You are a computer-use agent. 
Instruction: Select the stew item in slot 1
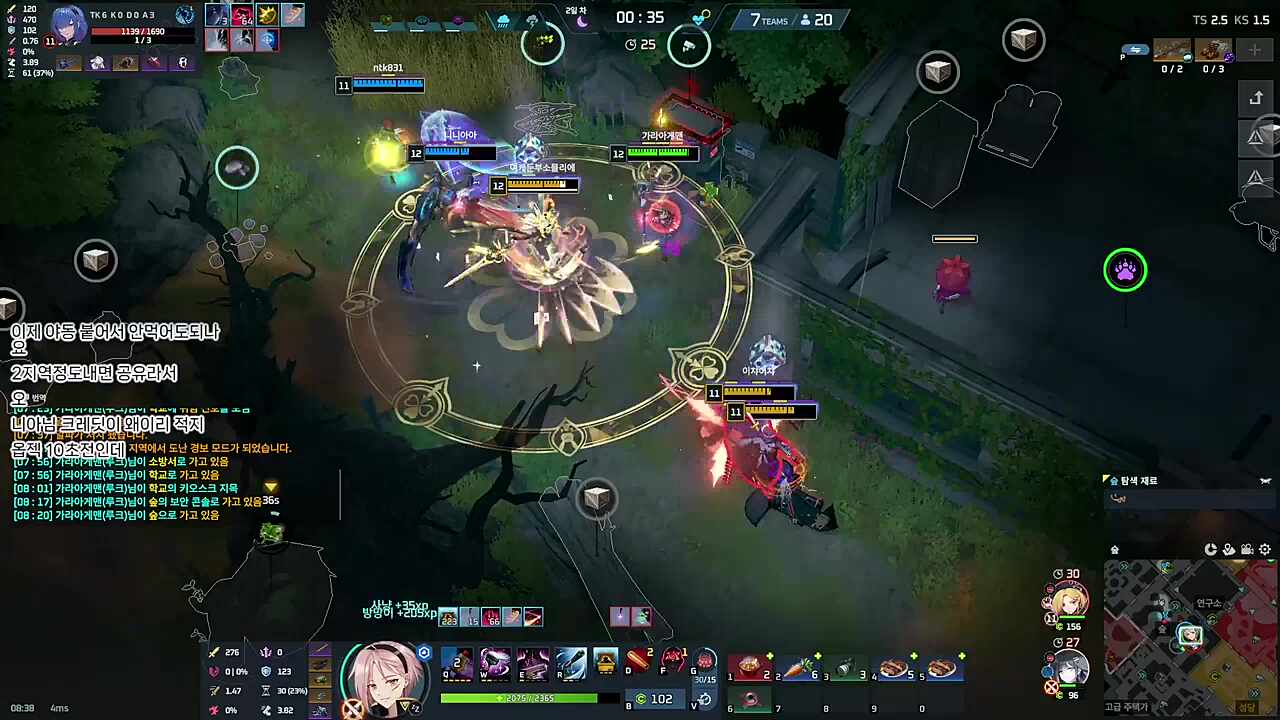coord(750,668)
